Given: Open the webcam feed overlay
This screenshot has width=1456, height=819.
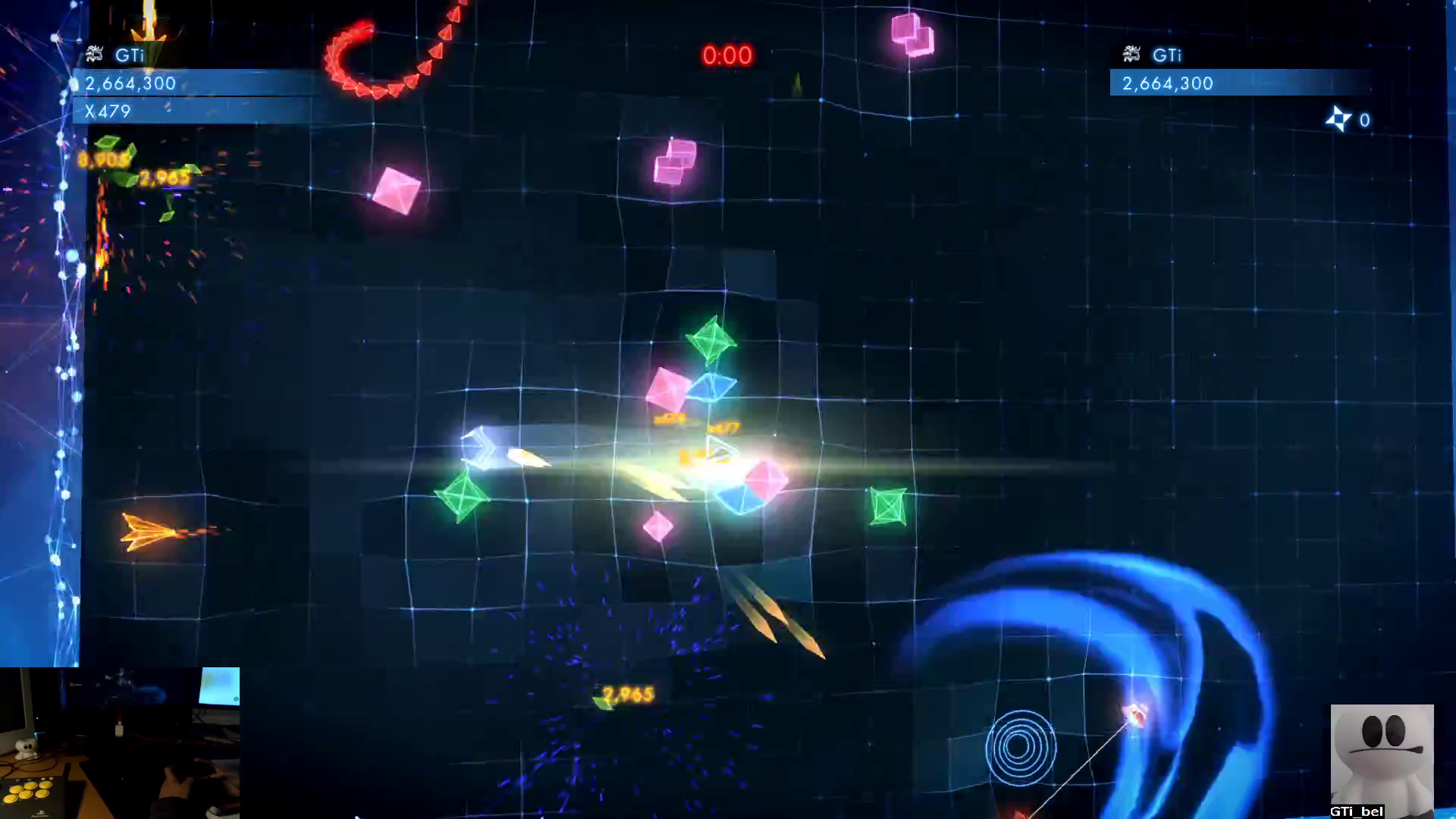Looking at the screenshot, I should (x=120, y=742).
